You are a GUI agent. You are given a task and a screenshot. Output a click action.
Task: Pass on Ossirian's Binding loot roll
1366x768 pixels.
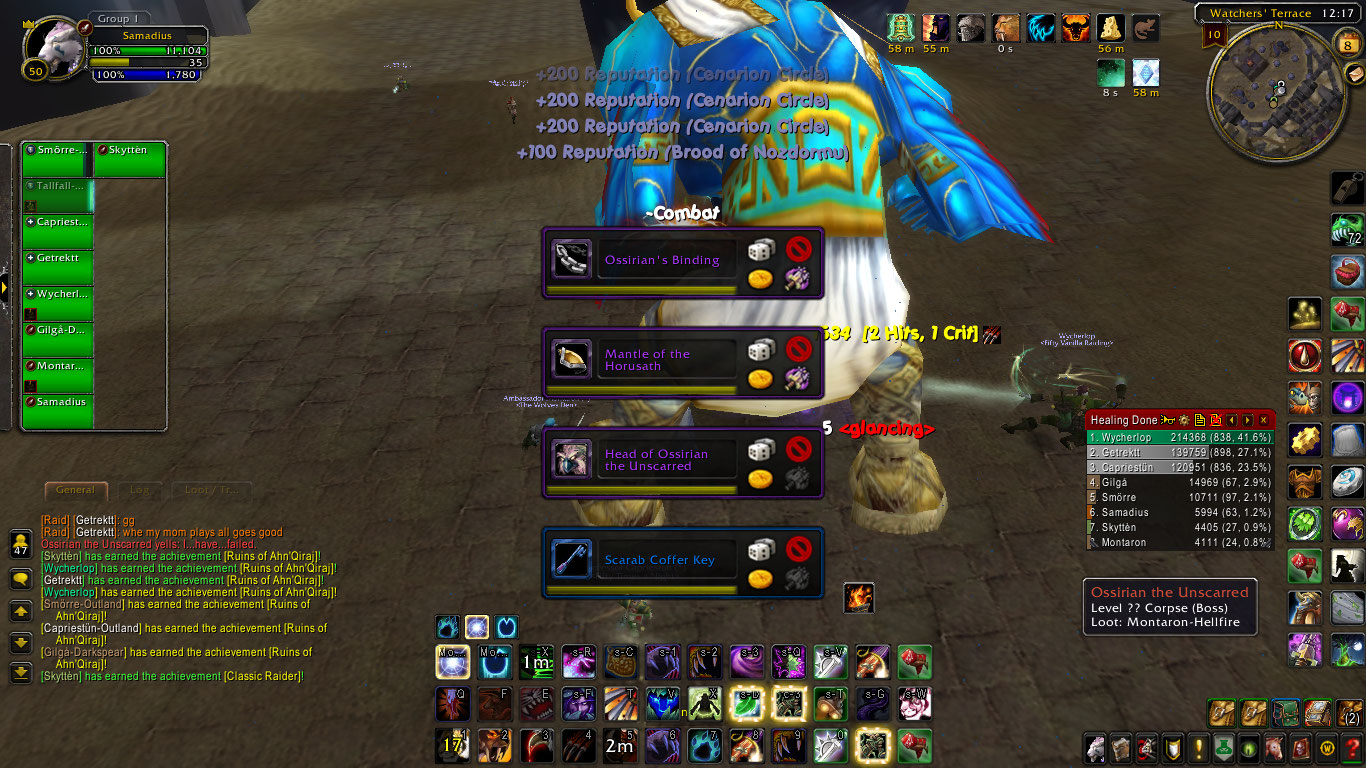click(798, 248)
